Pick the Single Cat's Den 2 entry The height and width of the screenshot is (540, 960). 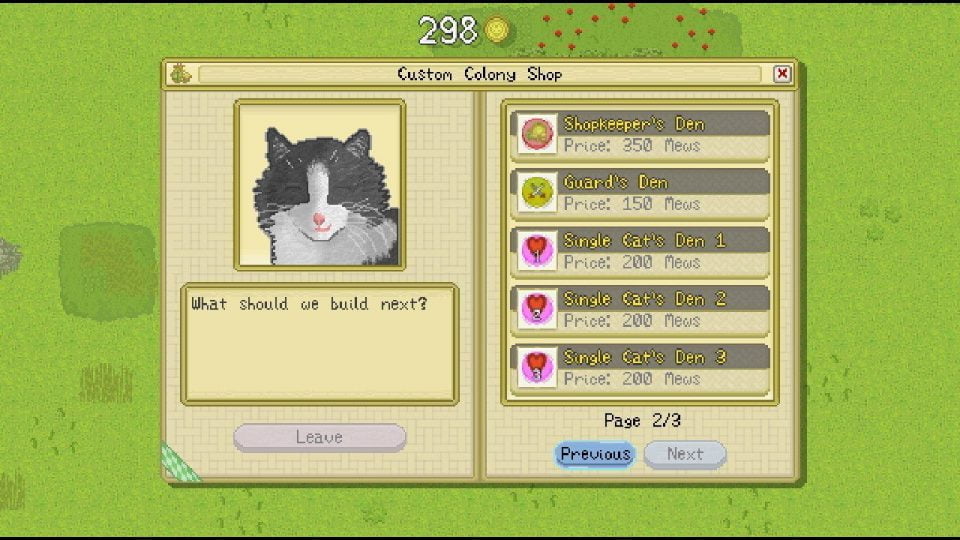pos(641,308)
